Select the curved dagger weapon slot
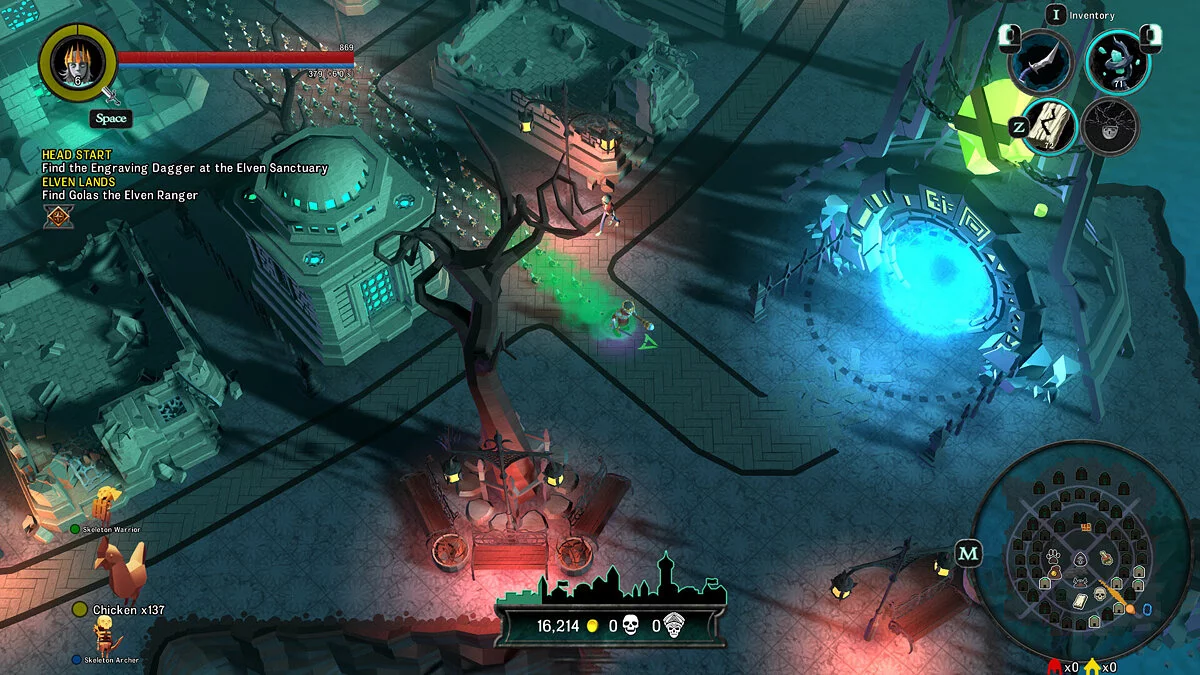 pos(1041,60)
